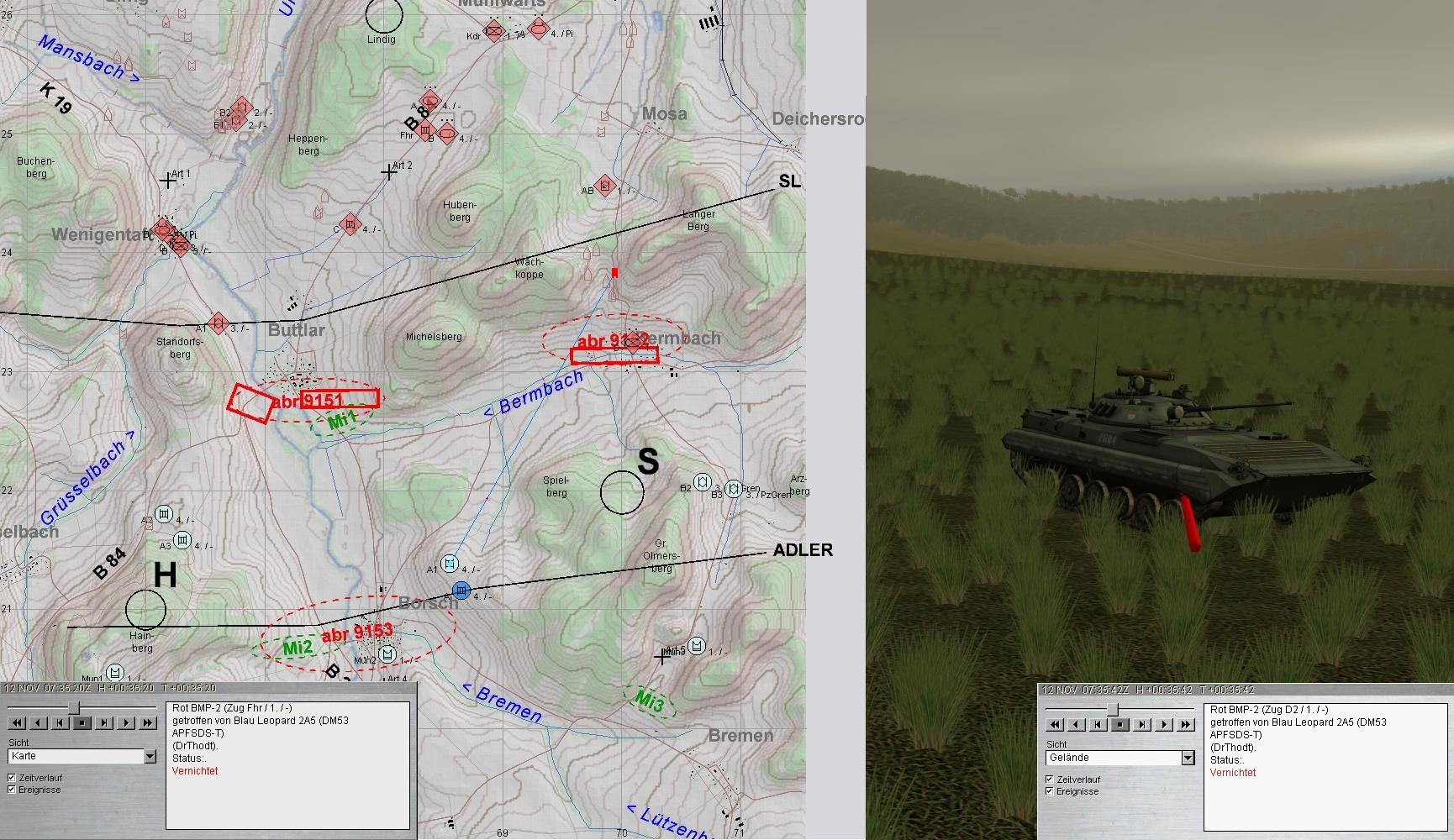Uncheck Ereignisse in the Gelände panel
The width and height of the screenshot is (1454, 840).
click(x=1050, y=791)
